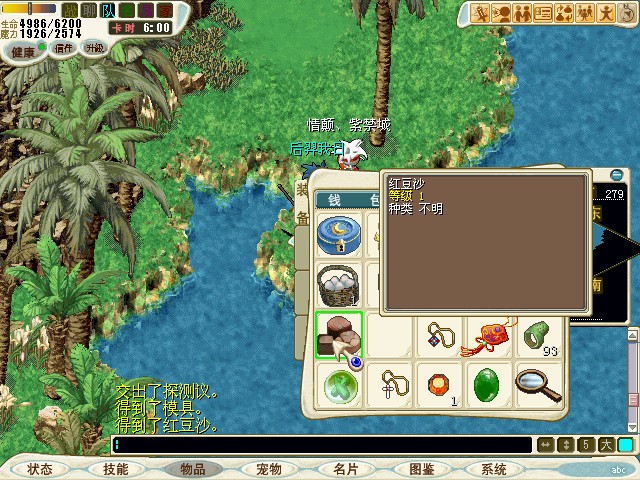The height and width of the screenshot is (480, 640).
Task: Click the chat input field
Action: [320, 445]
